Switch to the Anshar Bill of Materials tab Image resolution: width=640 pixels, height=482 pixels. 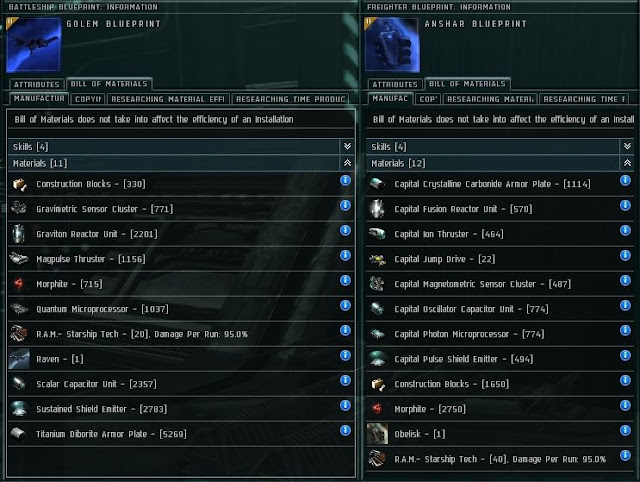click(468, 85)
